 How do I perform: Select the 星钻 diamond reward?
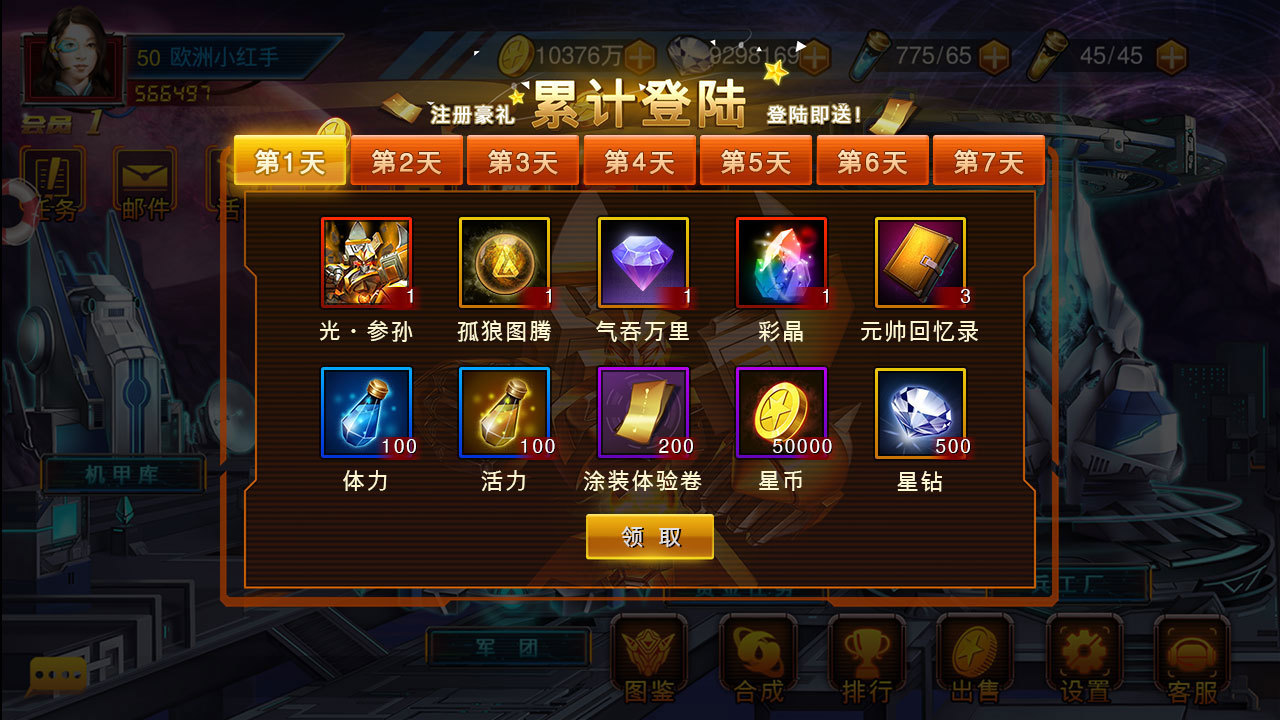pyautogui.click(x=919, y=412)
